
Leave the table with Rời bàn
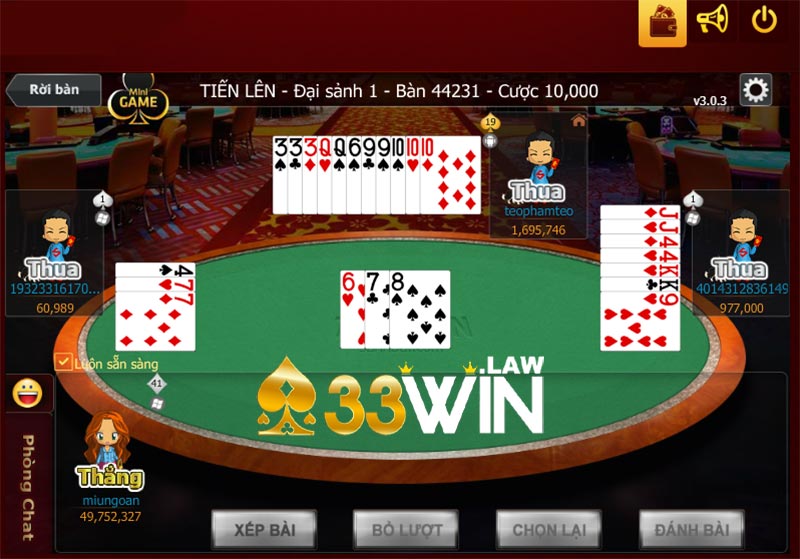pos(53,89)
